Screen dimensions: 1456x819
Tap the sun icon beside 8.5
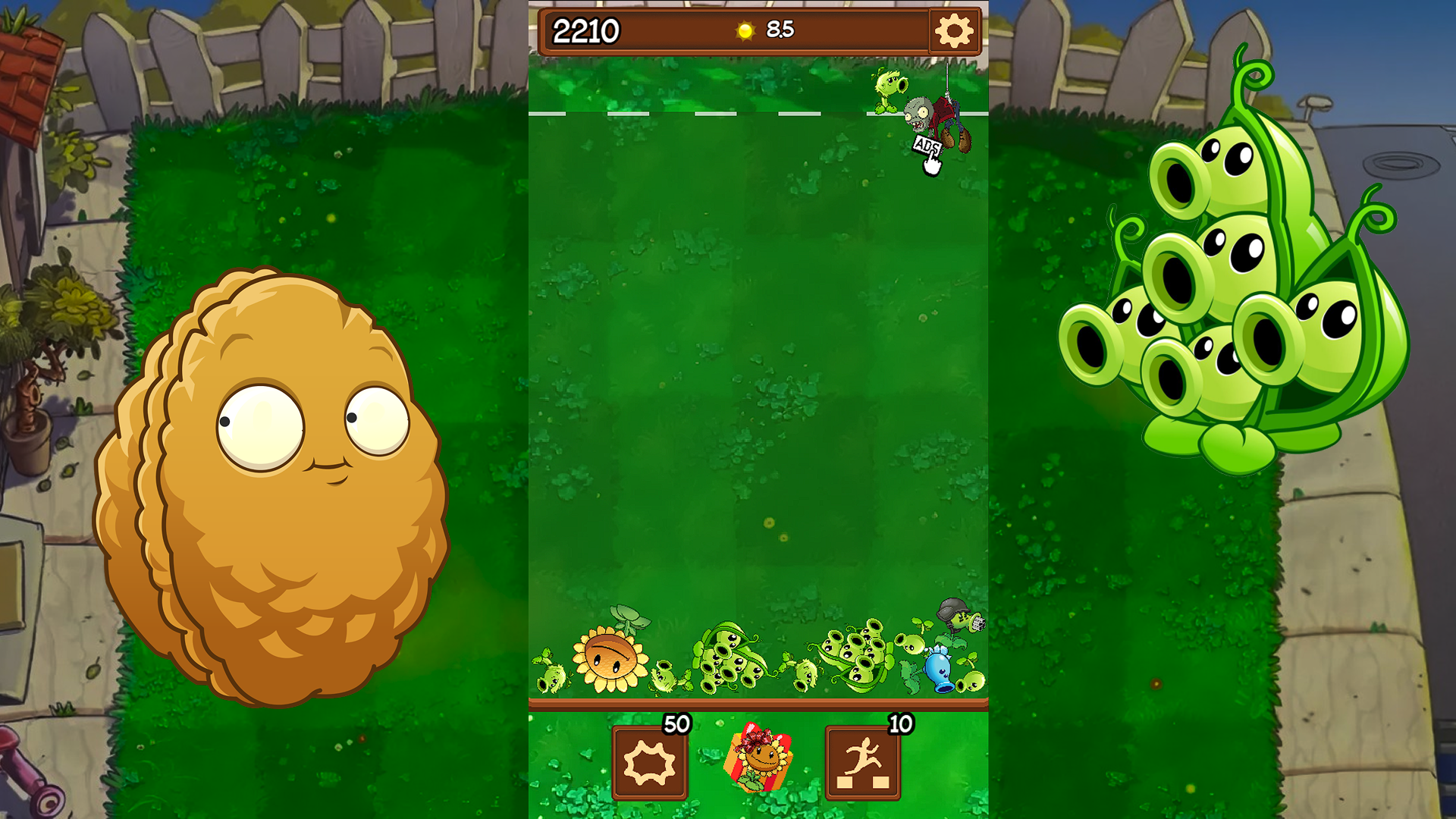(745, 31)
